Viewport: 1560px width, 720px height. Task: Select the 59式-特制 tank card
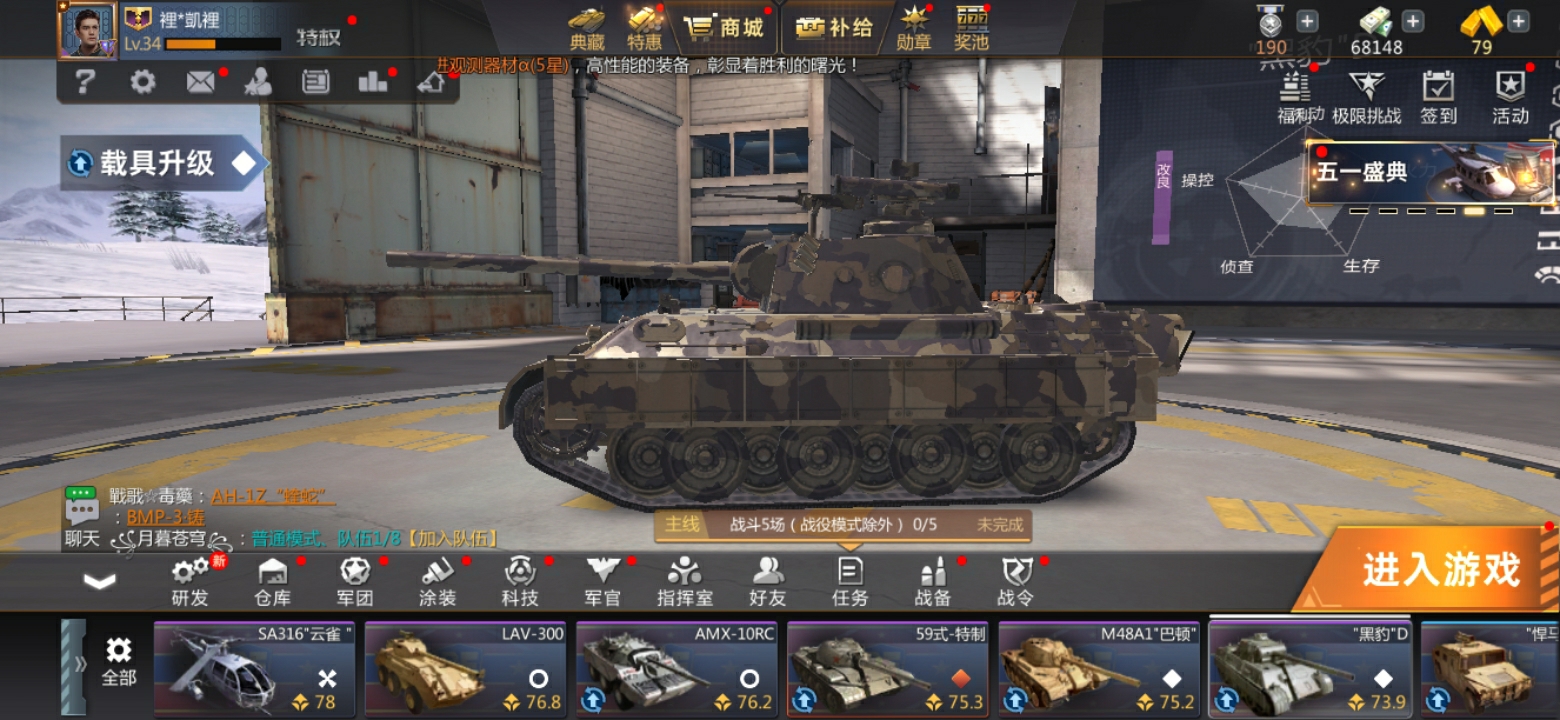[888, 667]
